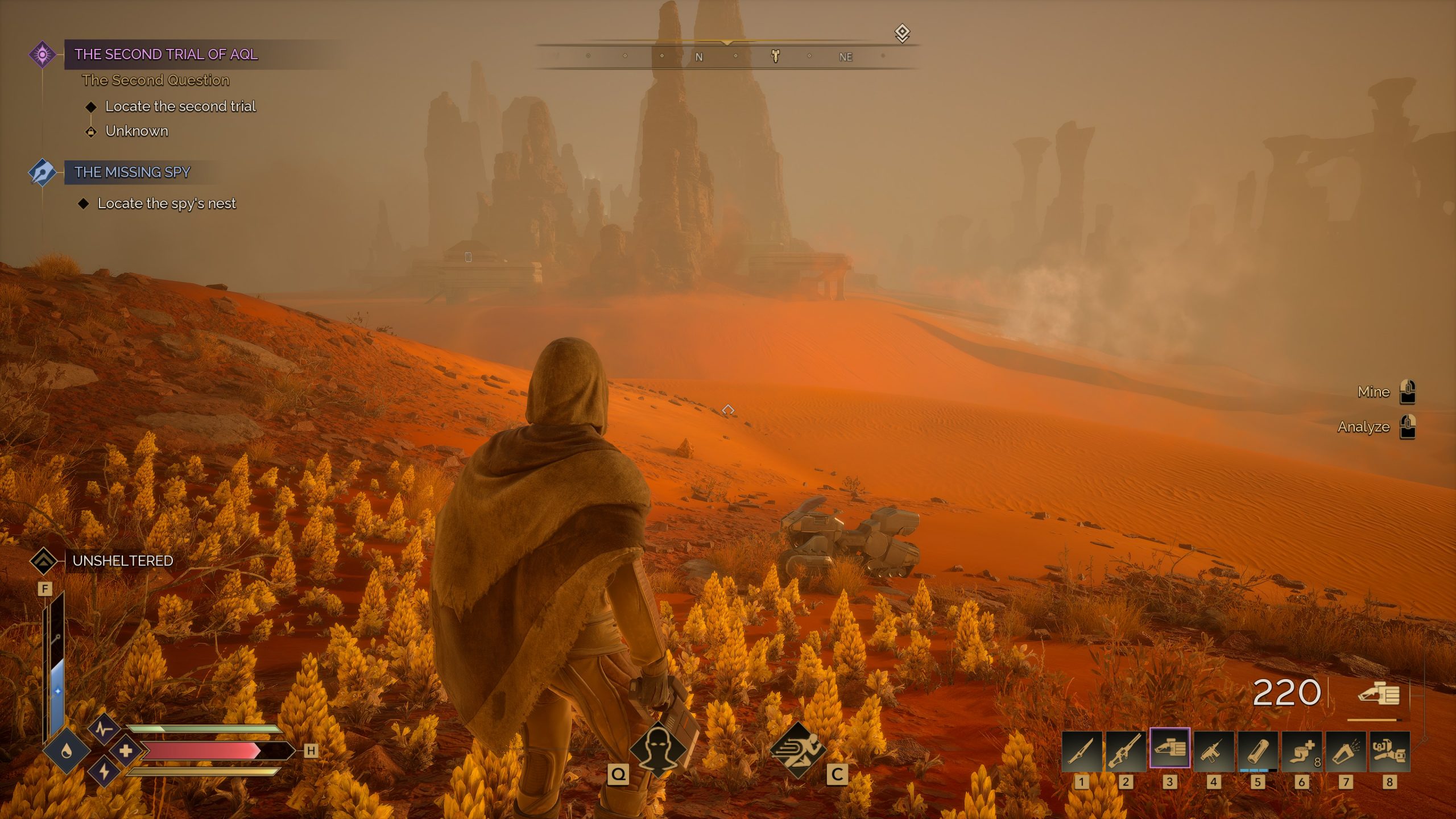The image size is (1456, 819).
Task: Open The Second Trial of Aql quest
Action: 166,54
